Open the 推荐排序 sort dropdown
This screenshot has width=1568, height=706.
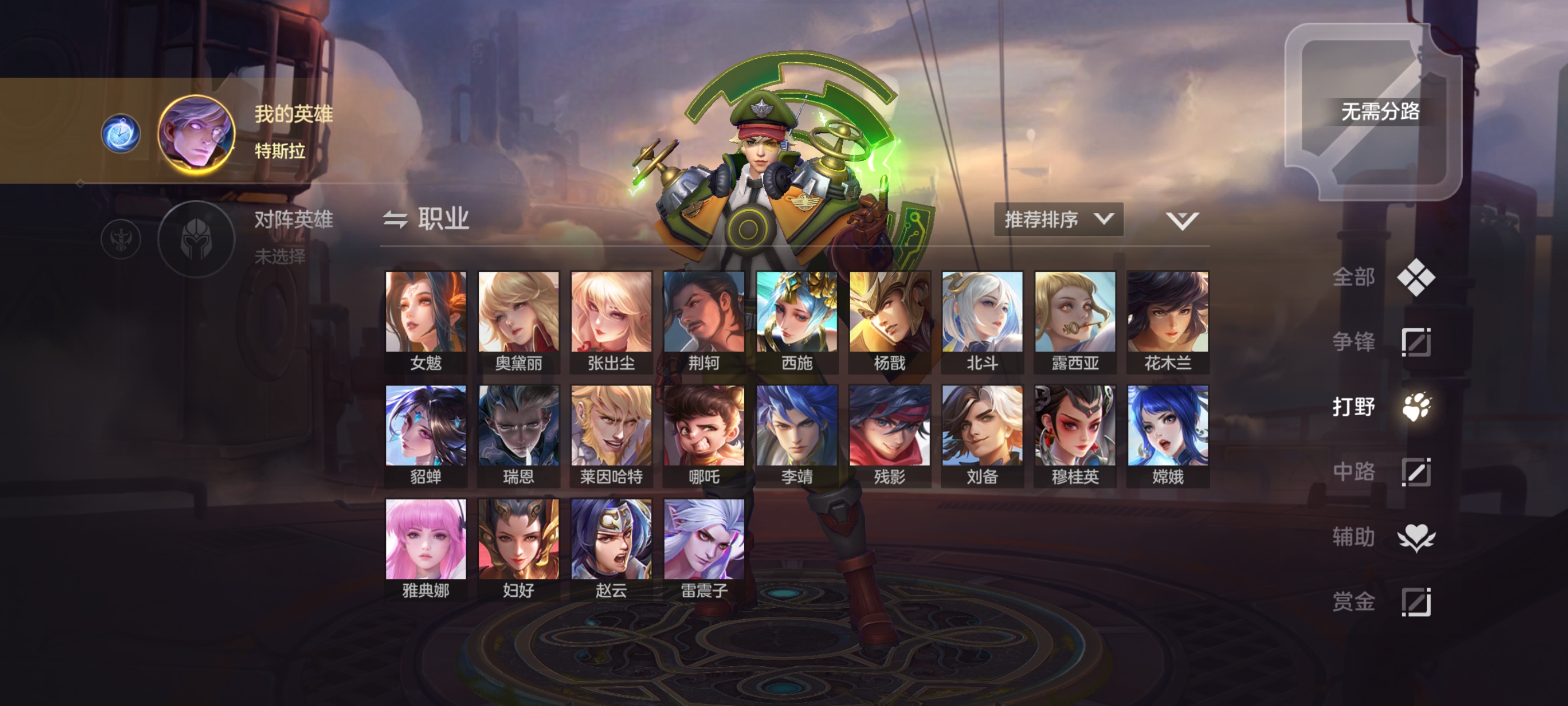click(x=1058, y=219)
